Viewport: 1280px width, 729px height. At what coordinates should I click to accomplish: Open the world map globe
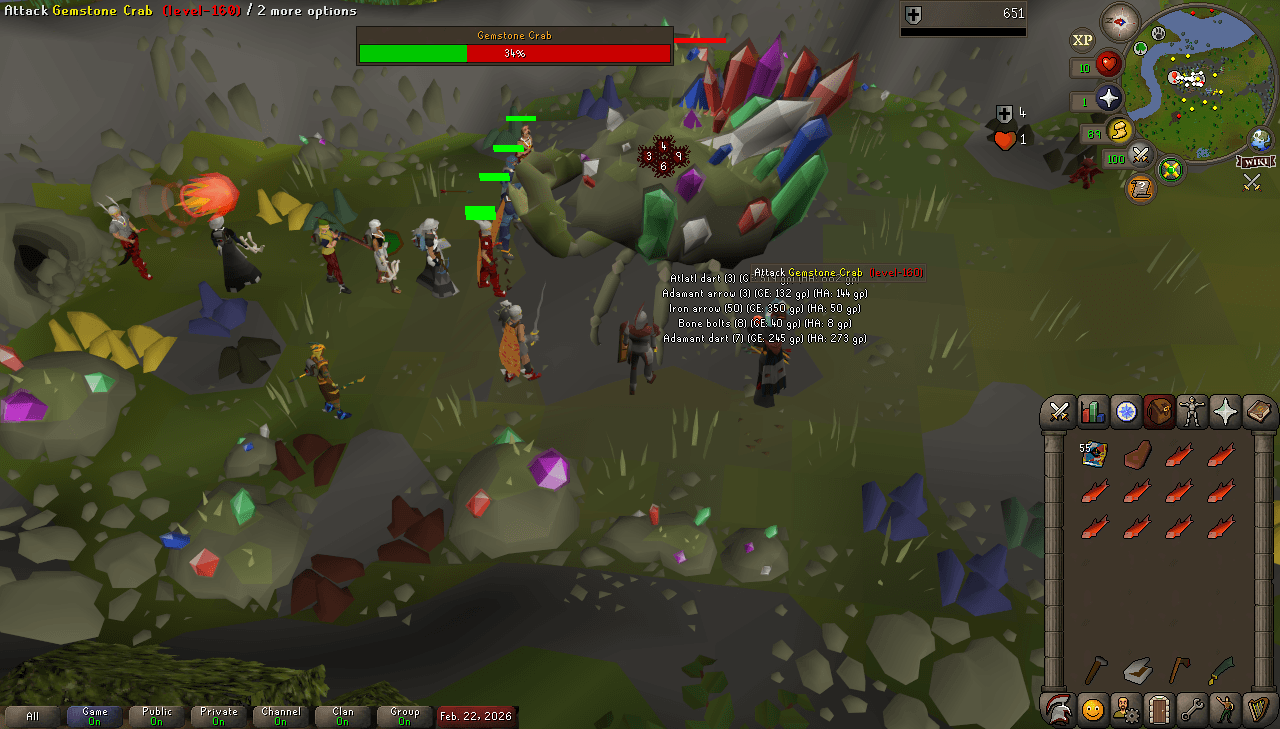[1259, 138]
